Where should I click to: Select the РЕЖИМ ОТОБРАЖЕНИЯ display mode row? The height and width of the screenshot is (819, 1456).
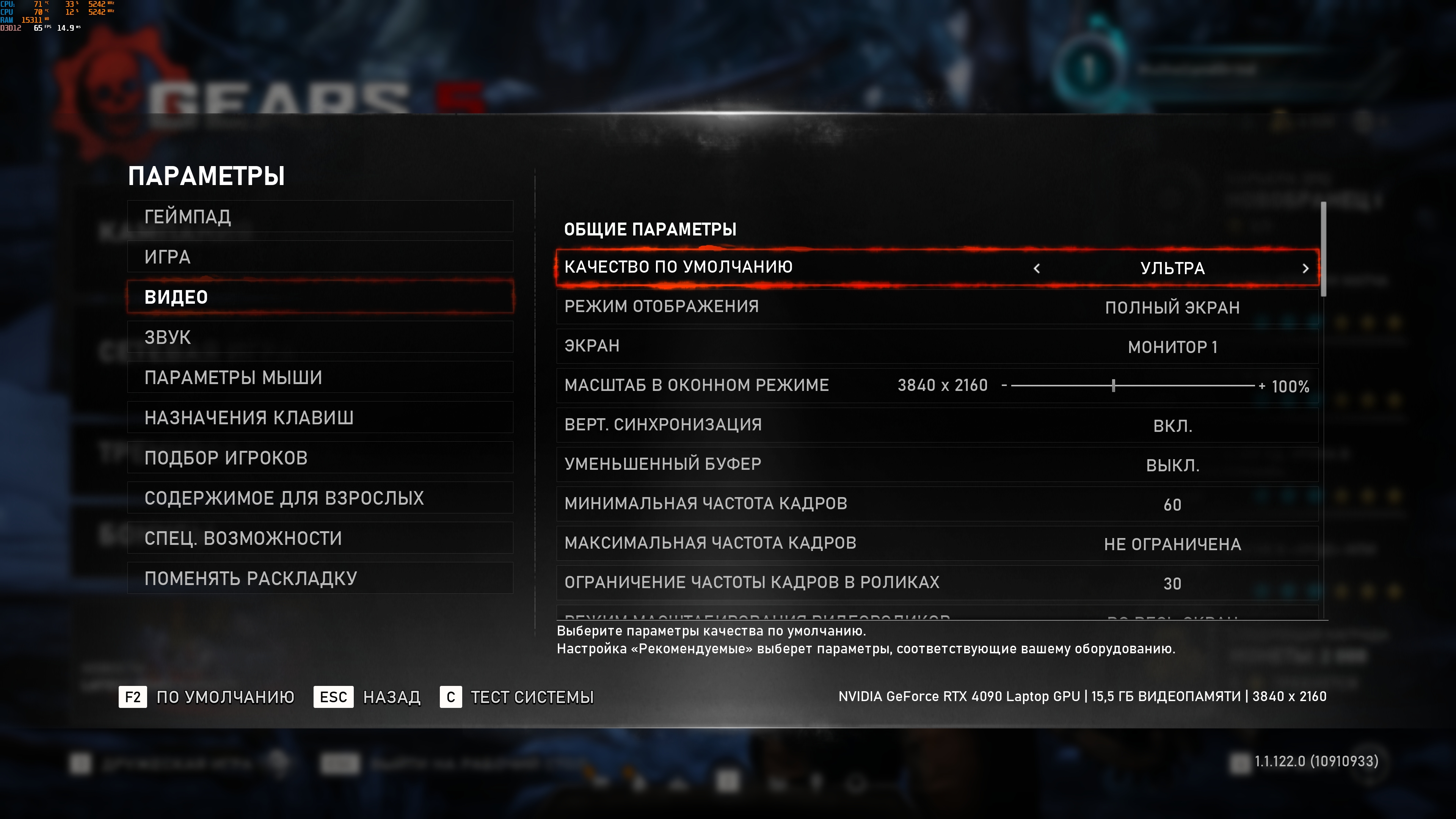point(937,307)
